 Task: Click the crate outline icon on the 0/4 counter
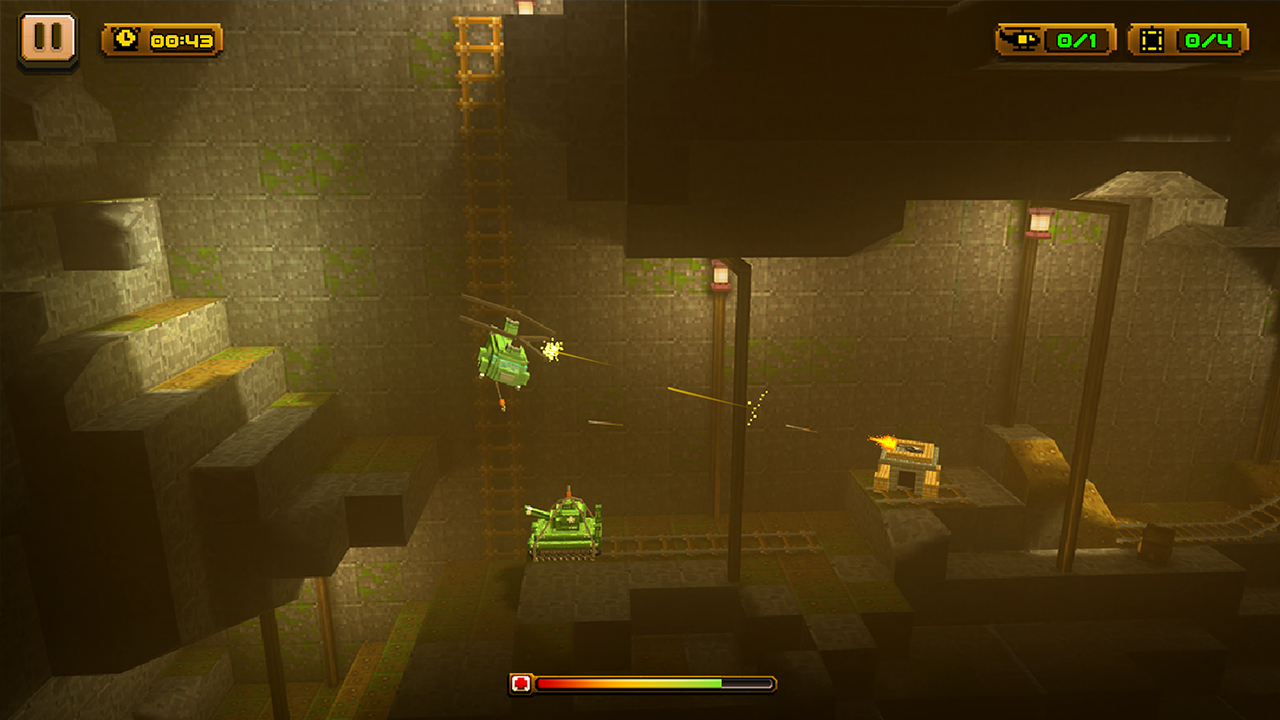[x=1152, y=40]
